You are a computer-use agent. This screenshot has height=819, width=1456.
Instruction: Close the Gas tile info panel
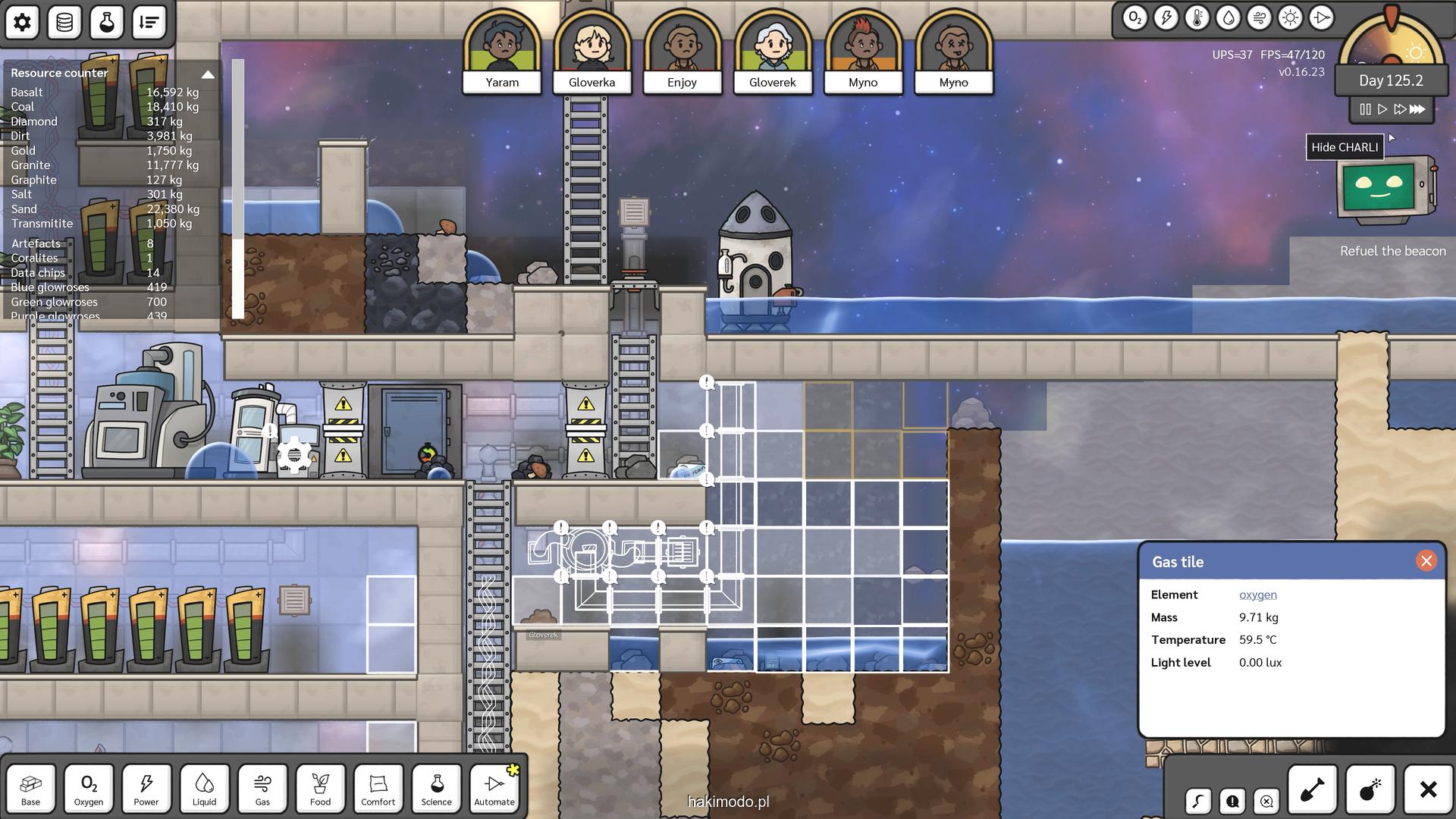pyautogui.click(x=1426, y=561)
